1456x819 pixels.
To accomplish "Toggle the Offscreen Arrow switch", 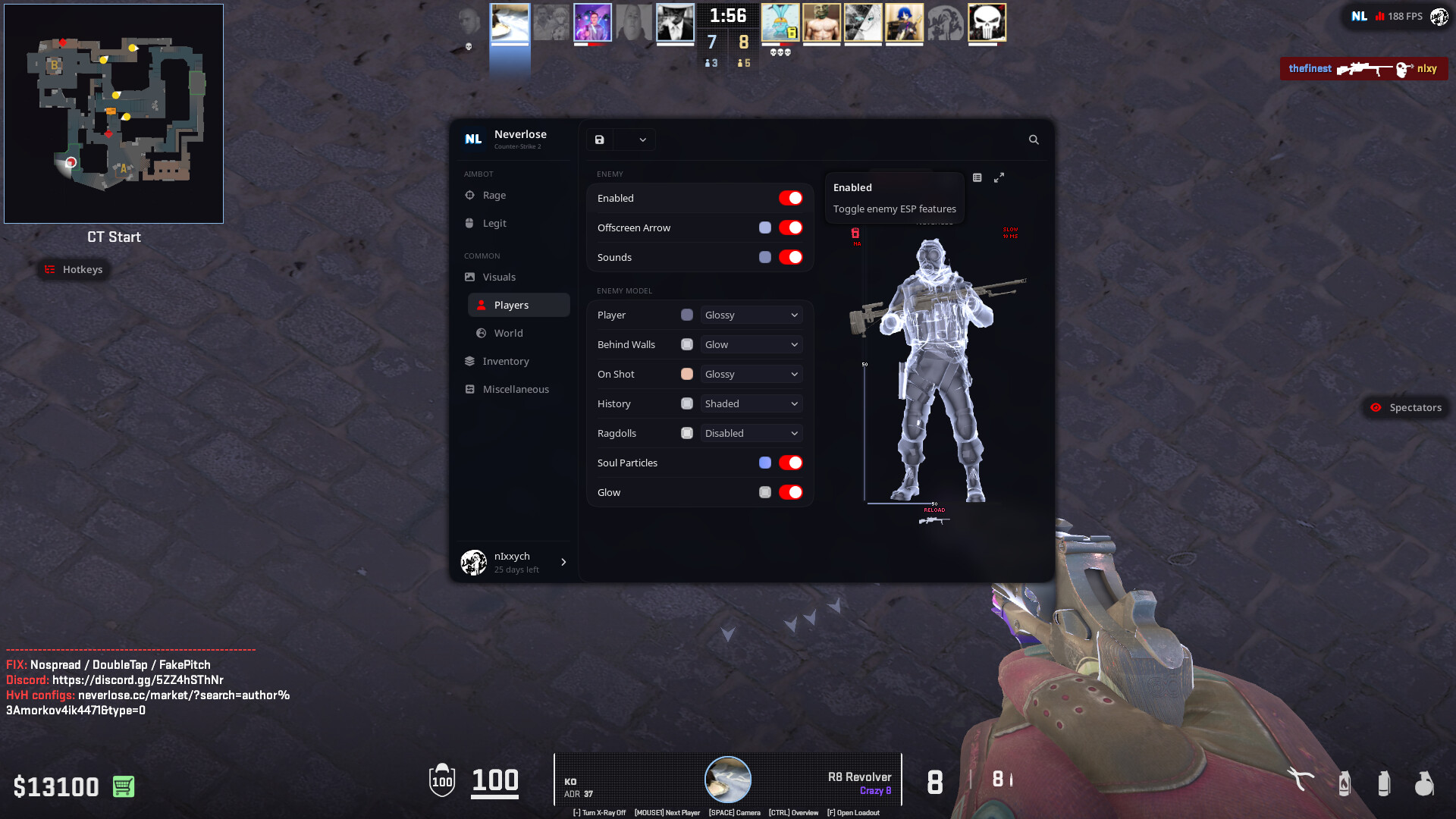I will [790, 227].
